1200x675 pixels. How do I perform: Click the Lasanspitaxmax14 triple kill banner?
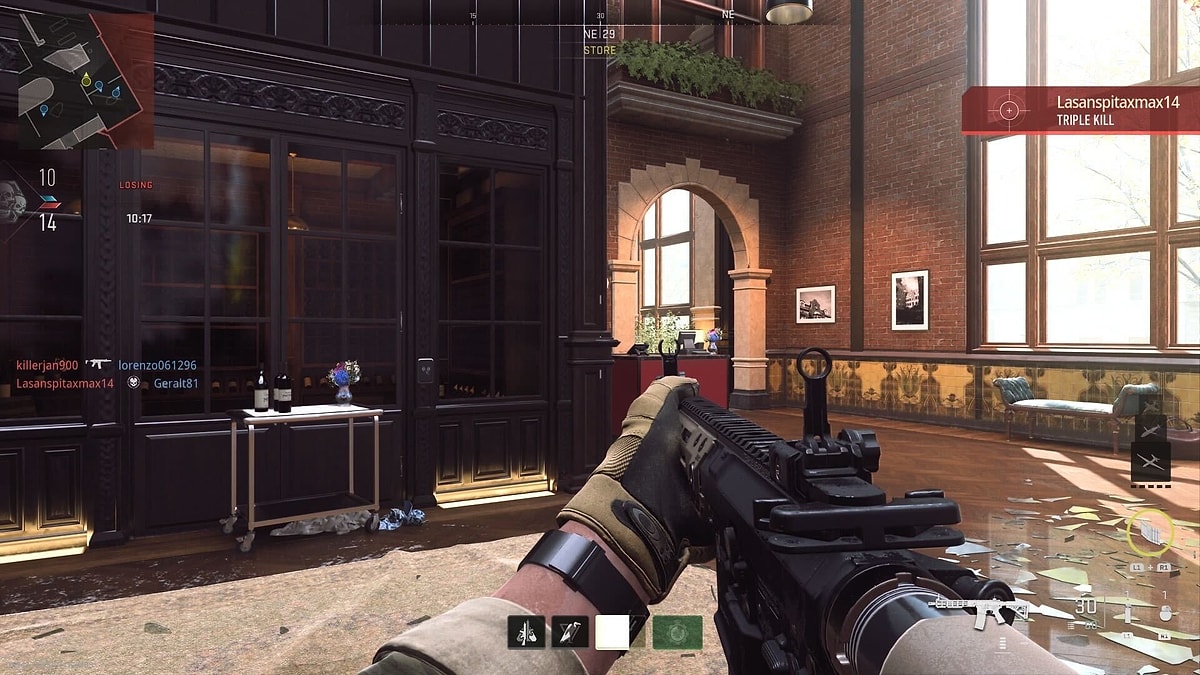[1080, 110]
